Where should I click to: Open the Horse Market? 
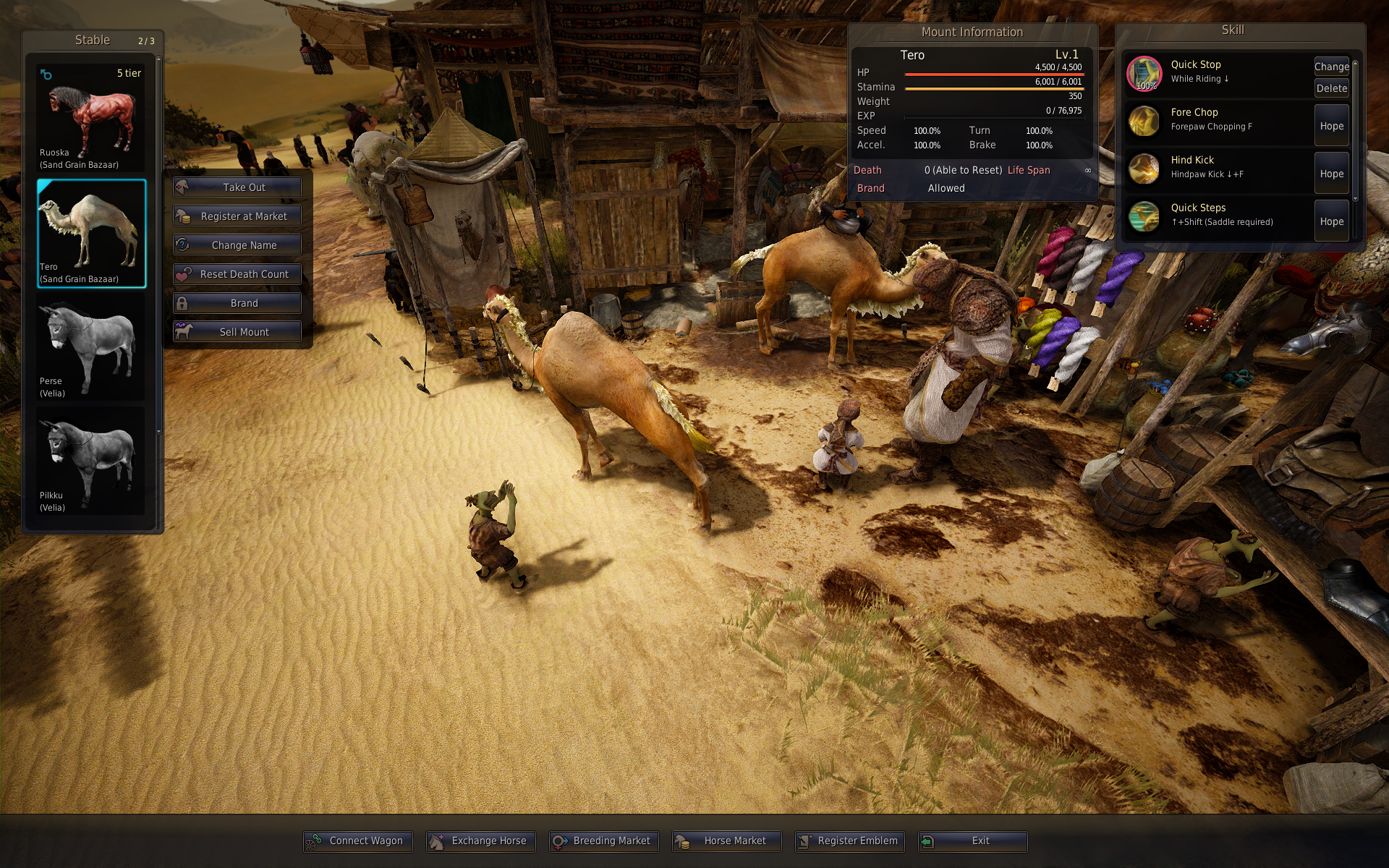[727, 841]
